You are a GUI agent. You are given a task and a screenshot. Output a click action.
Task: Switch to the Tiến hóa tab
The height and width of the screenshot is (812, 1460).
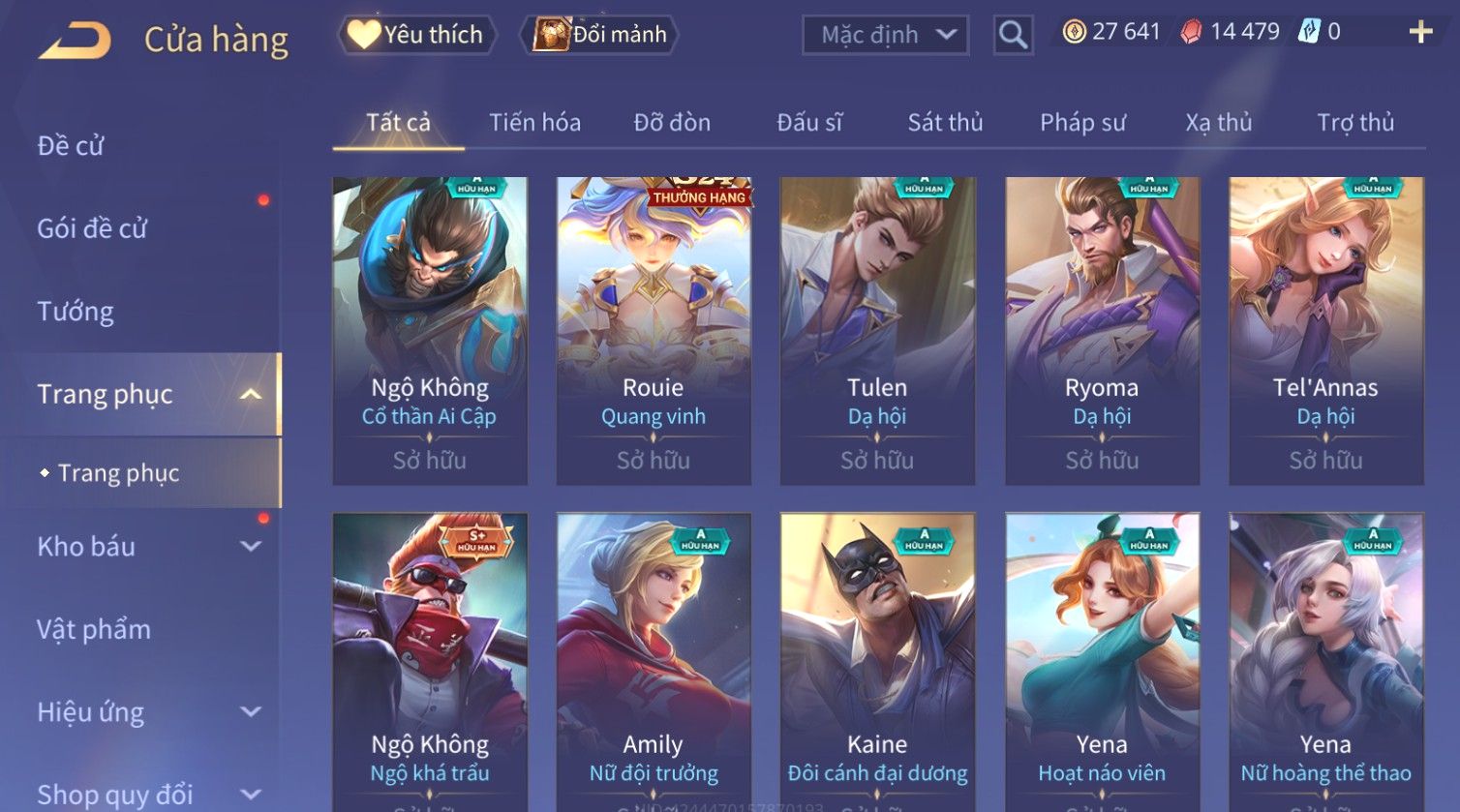534,123
